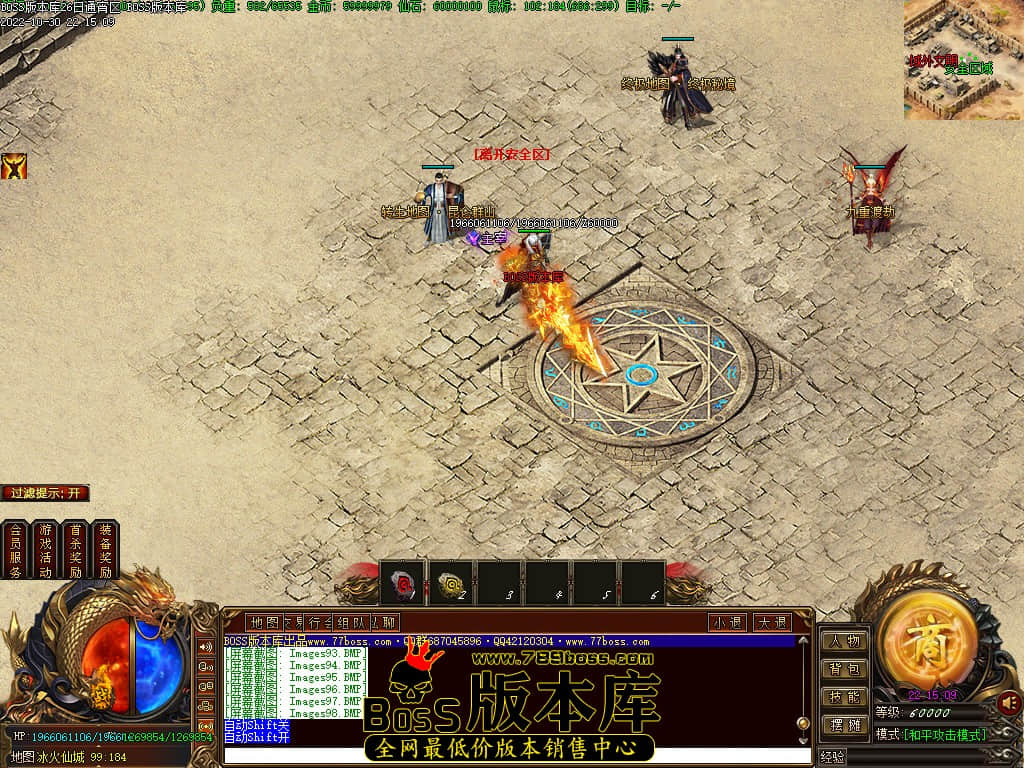
Task: Change the 和平攻击模式 attack mode
Action: click(945, 735)
